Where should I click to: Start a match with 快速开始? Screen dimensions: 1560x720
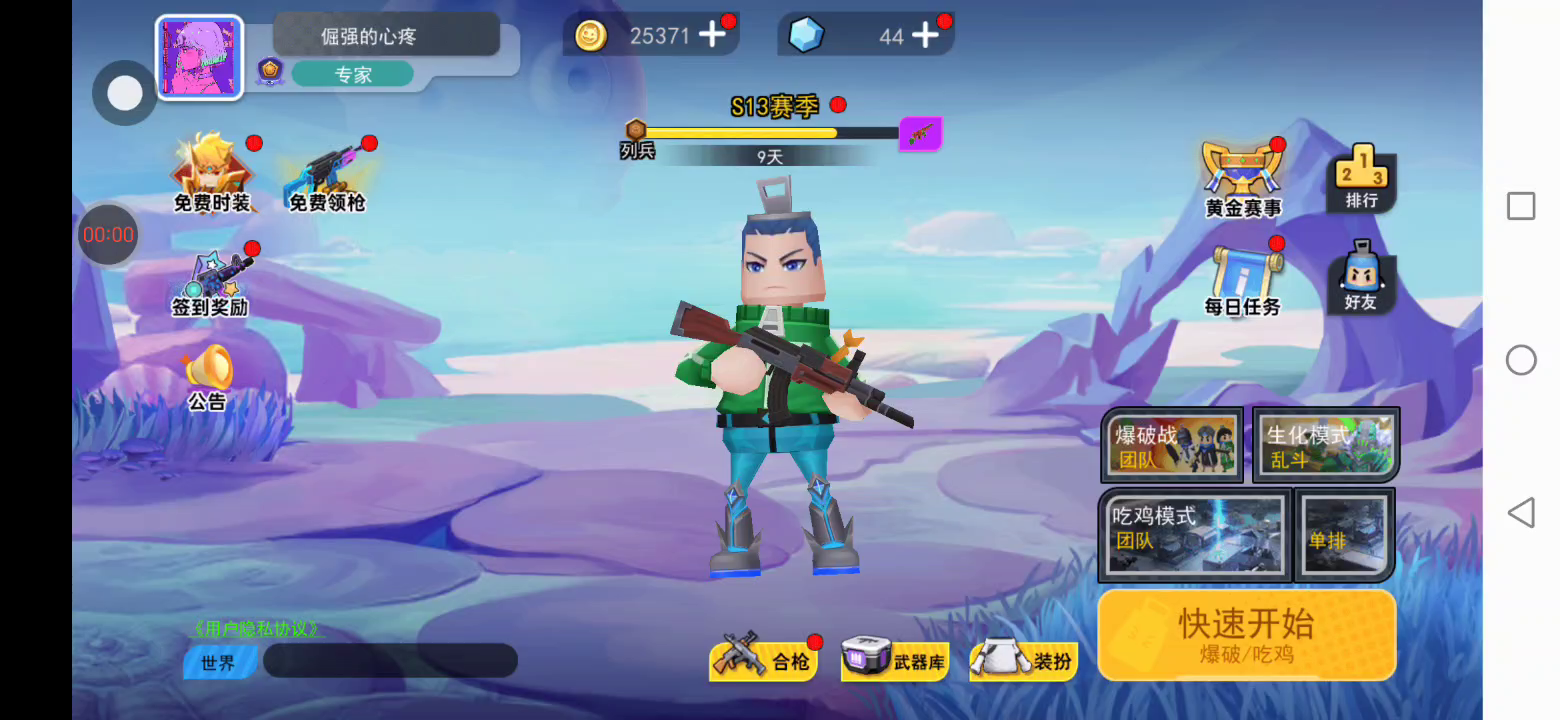[1246, 634]
